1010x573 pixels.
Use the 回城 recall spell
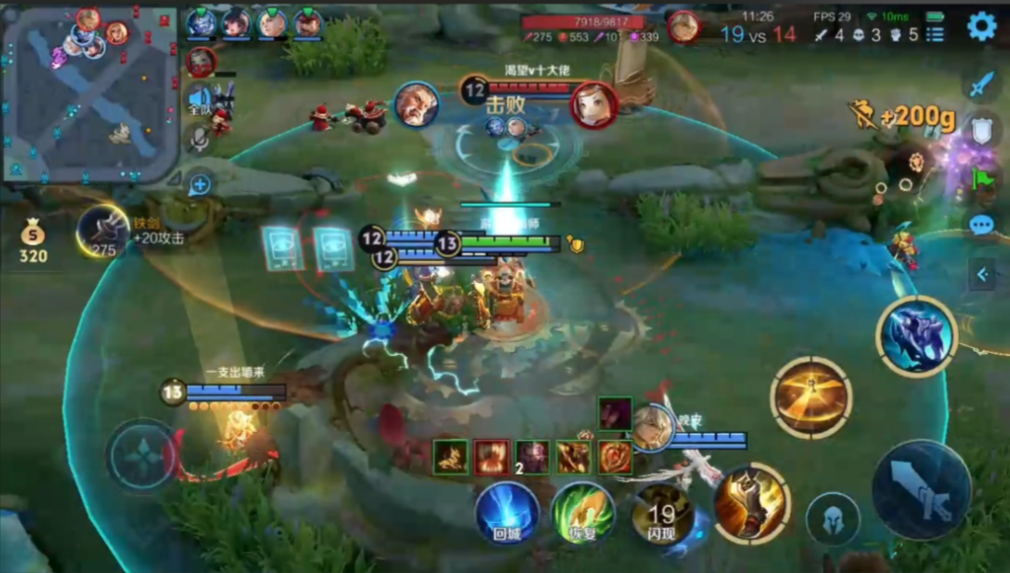(x=508, y=512)
